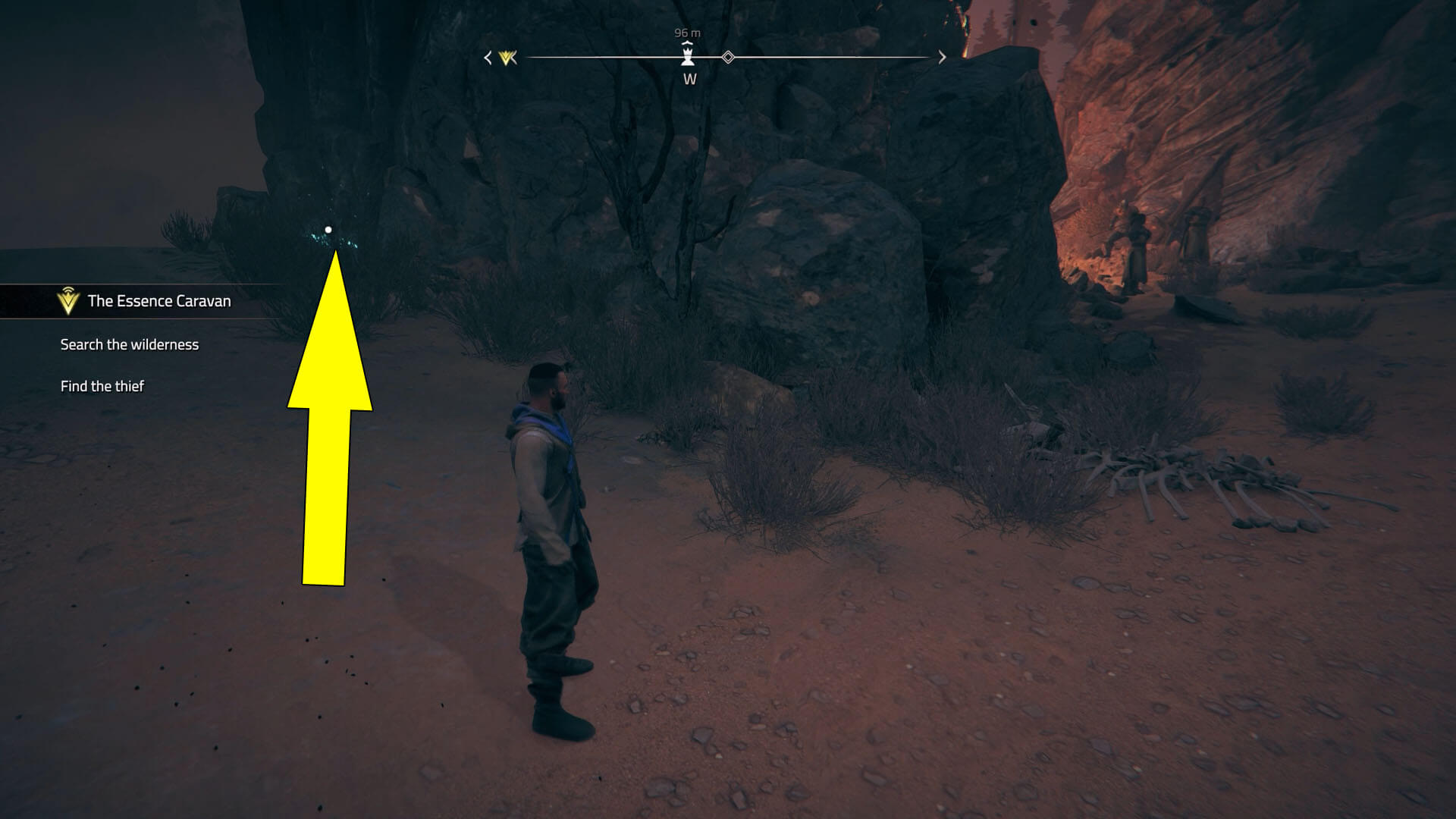
Task: Click the Find the thief objective text
Action: [x=103, y=385]
